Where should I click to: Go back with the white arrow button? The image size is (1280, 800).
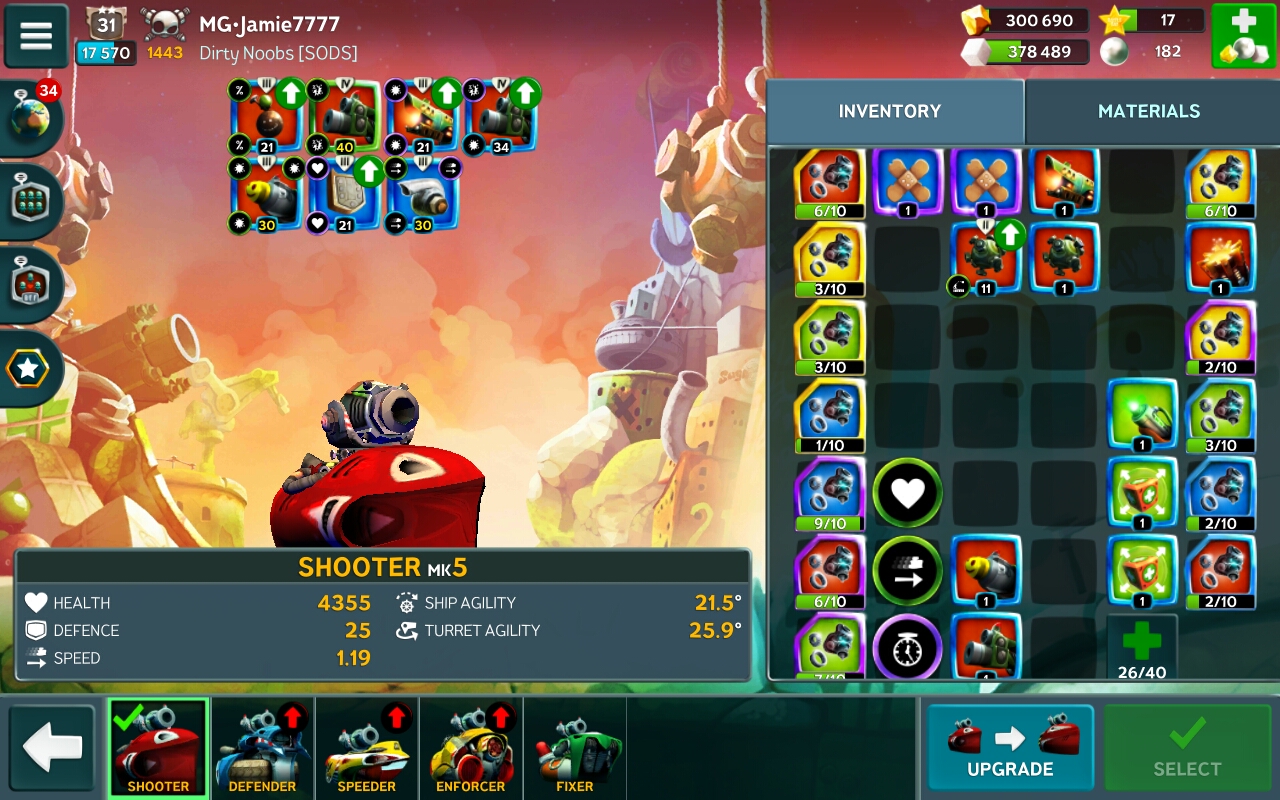tap(52, 747)
